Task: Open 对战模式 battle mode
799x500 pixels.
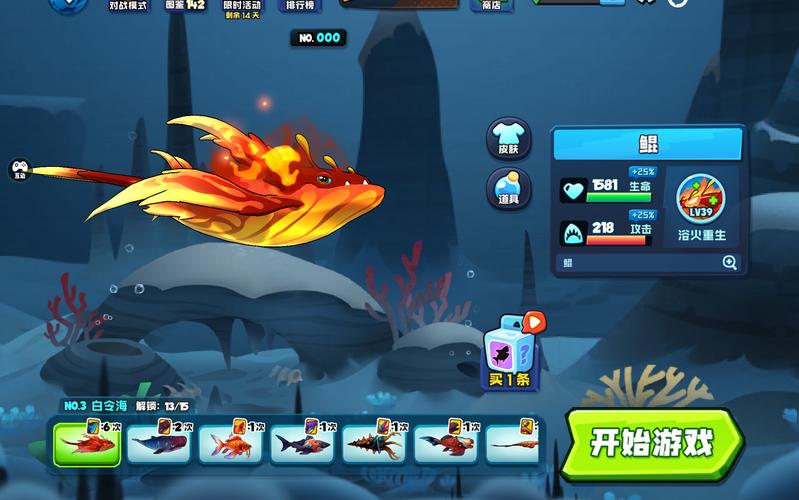Action: click(x=128, y=5)
